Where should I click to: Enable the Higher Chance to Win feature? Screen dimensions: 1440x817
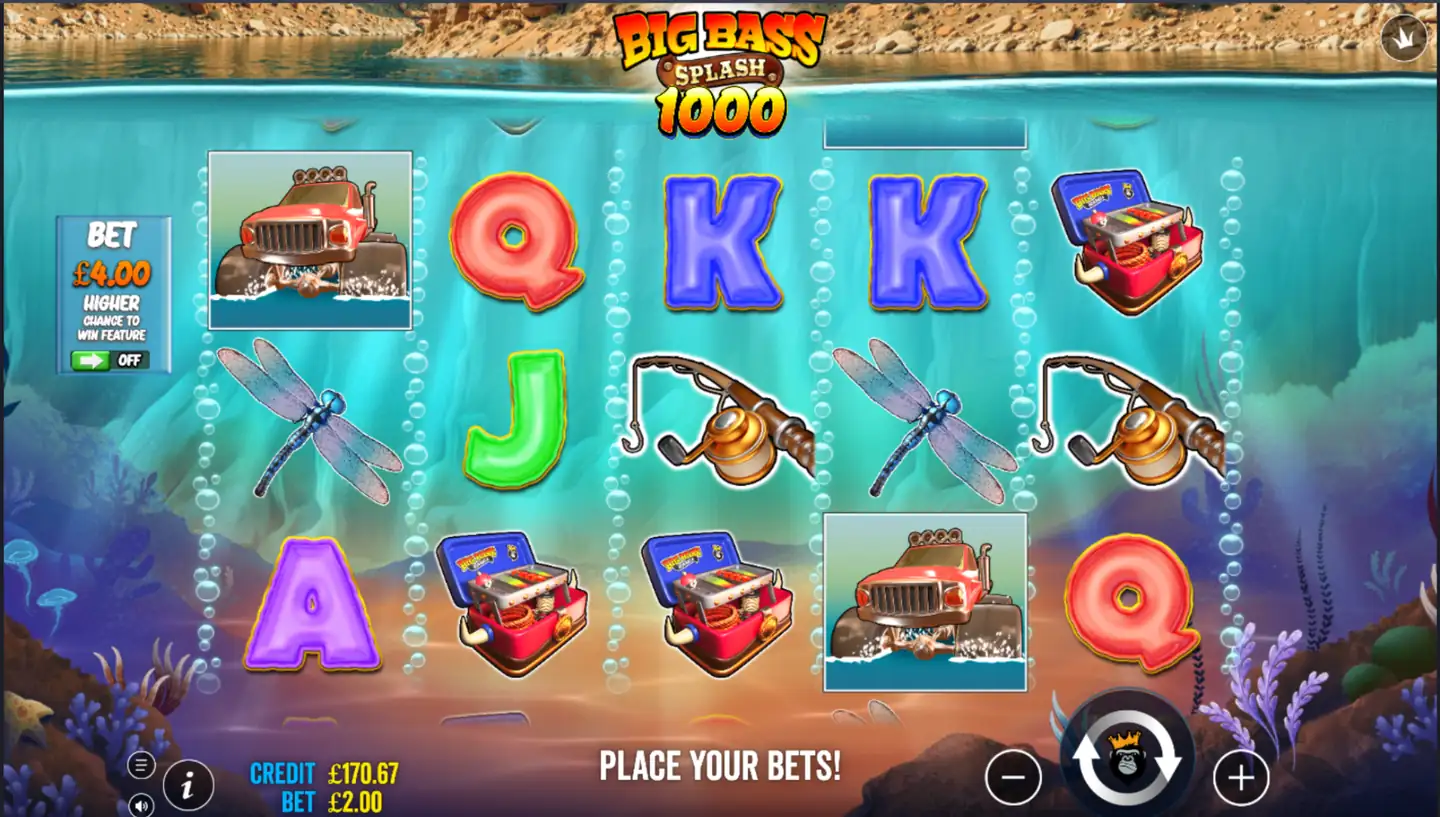pyautogui.click(x=112, y=362)
